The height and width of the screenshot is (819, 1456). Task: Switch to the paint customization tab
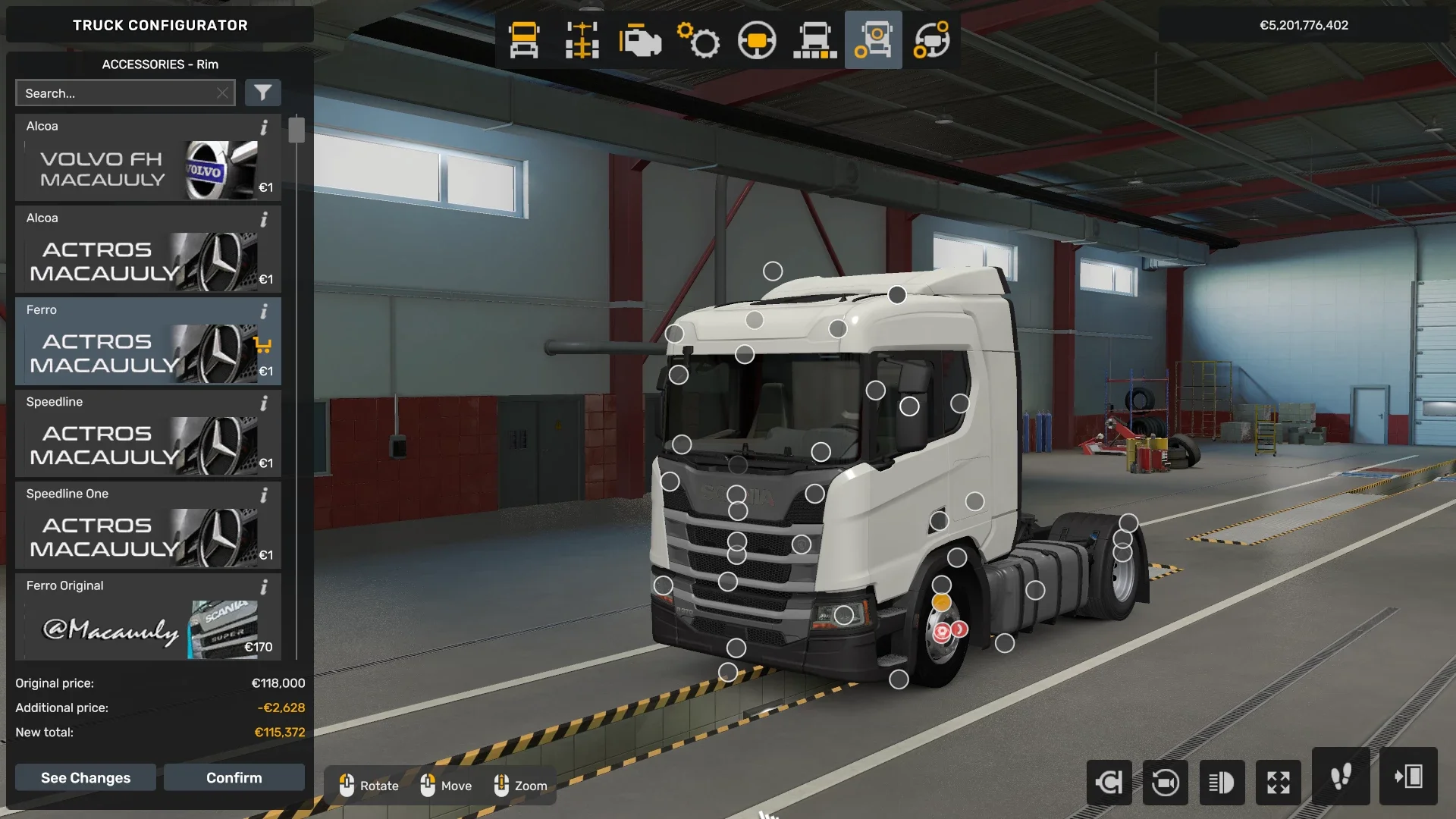coord(815,40)
